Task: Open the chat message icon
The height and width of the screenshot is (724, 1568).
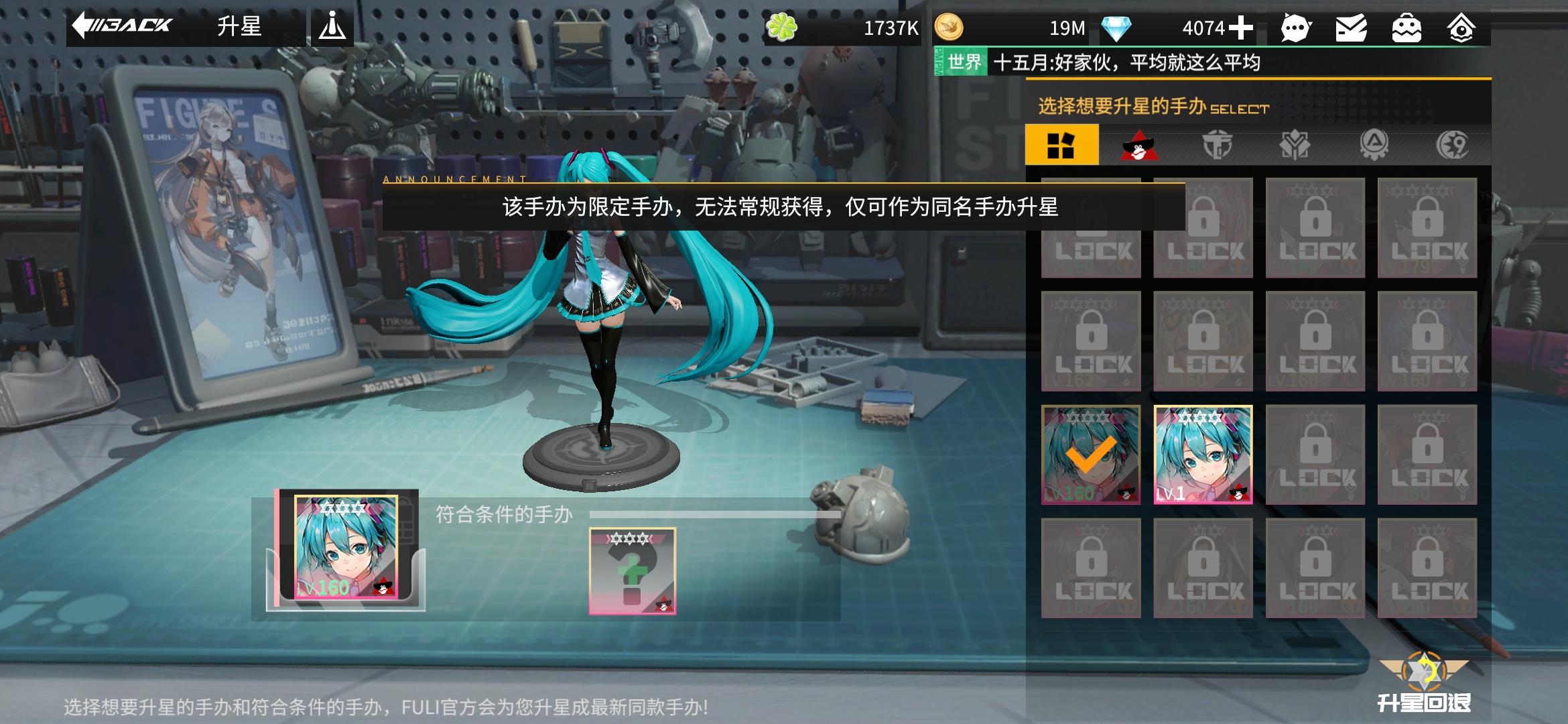Action: pos(1295,27)
